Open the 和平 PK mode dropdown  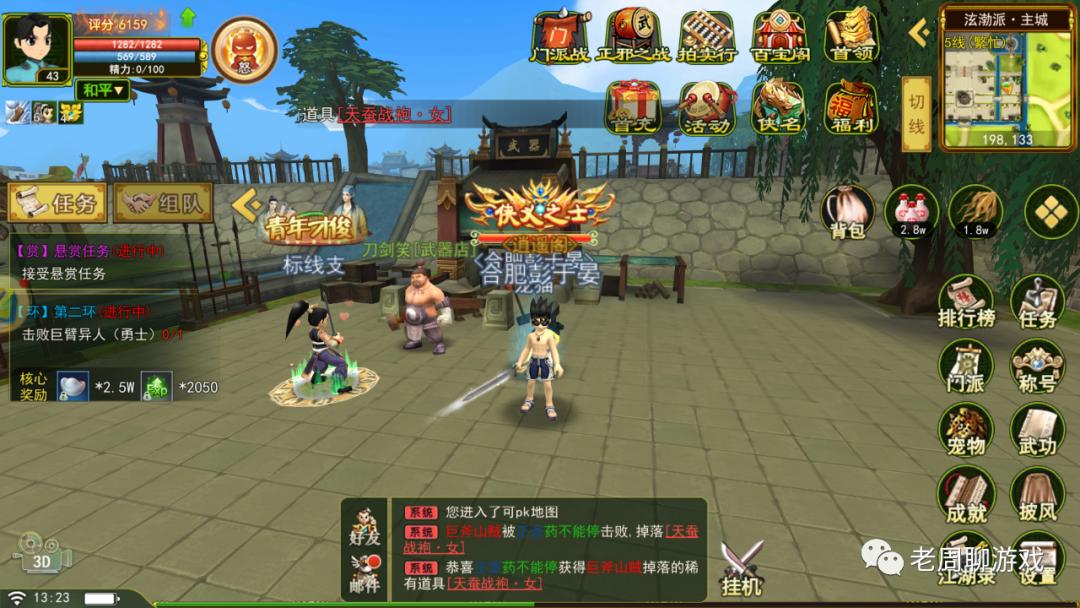click(x=103, y=90)
